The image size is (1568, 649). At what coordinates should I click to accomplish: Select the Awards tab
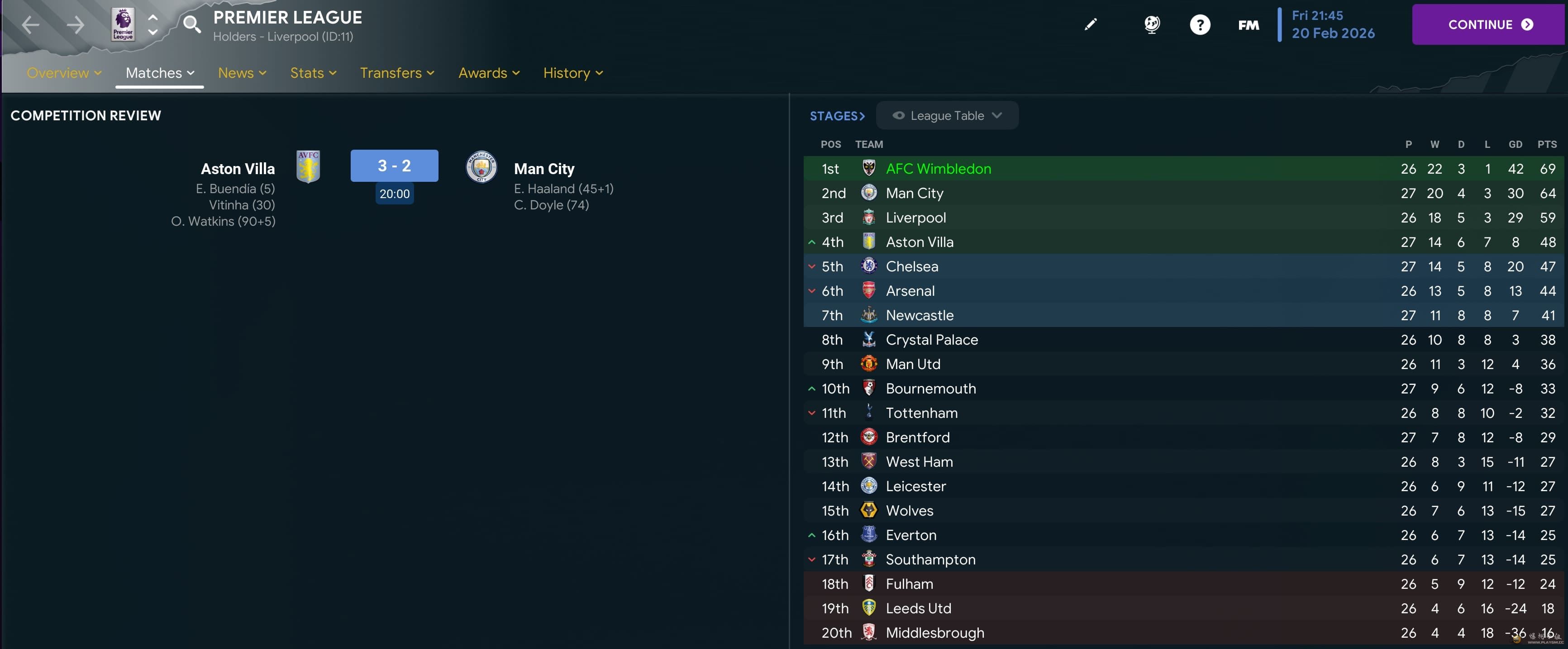489,73
